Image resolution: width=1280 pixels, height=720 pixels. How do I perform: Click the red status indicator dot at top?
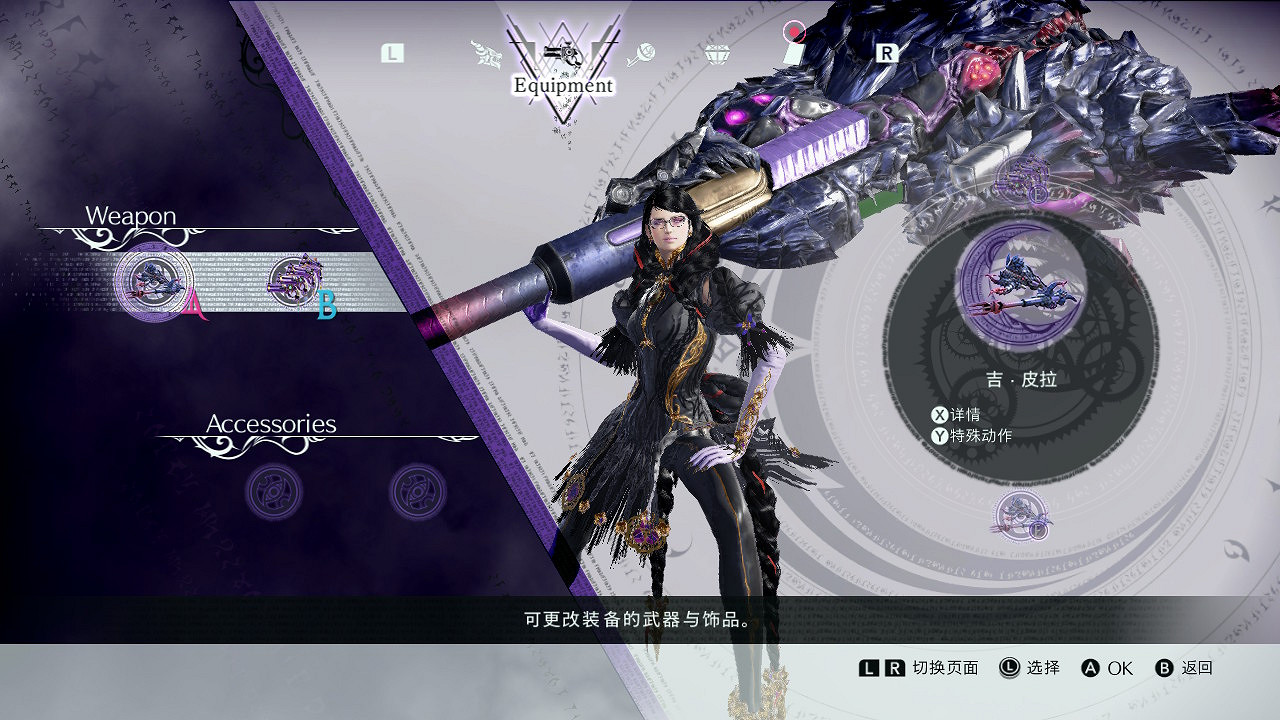(x=794, y=31)
